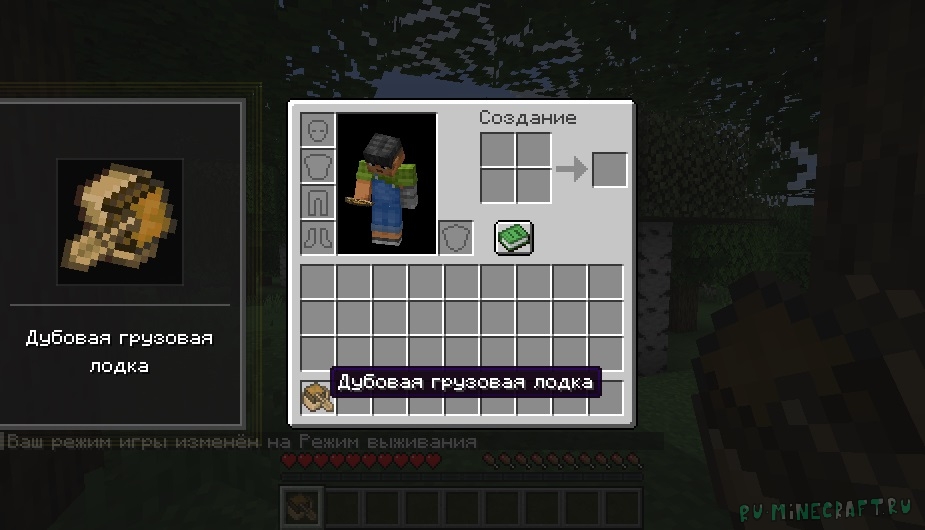Click the boots armor slot
Viewport: 925px width, 530px height.
[x=318, y=237]
